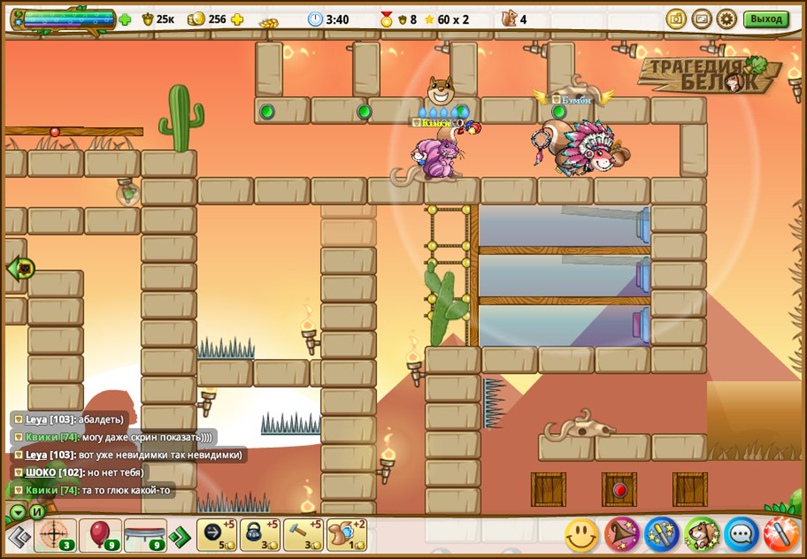Buy more coins with the yellow plus
The width and height of the screenshot is (807, 559).
(237, 19)
